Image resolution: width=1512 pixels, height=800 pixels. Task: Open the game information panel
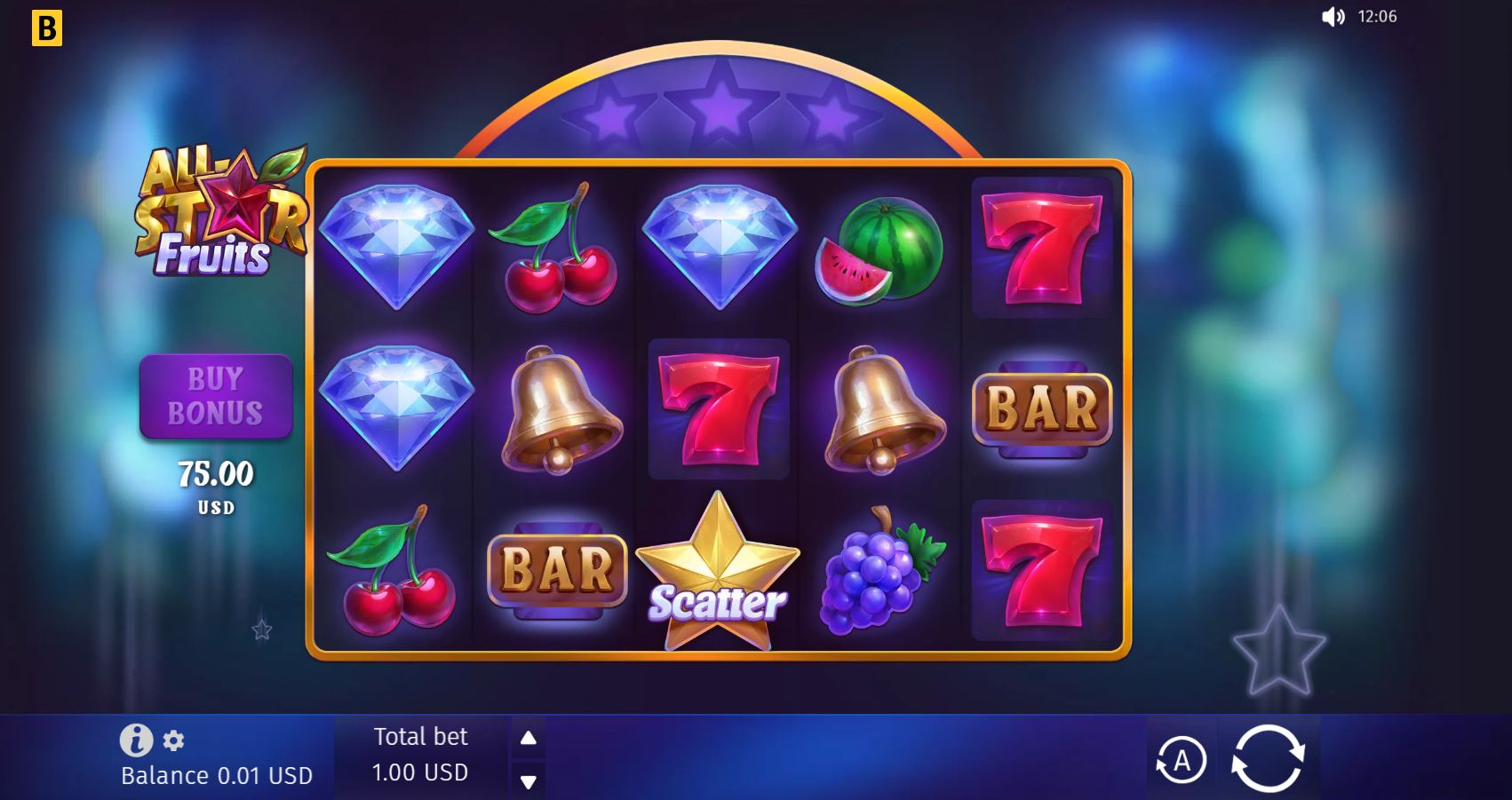coord(135,739)
